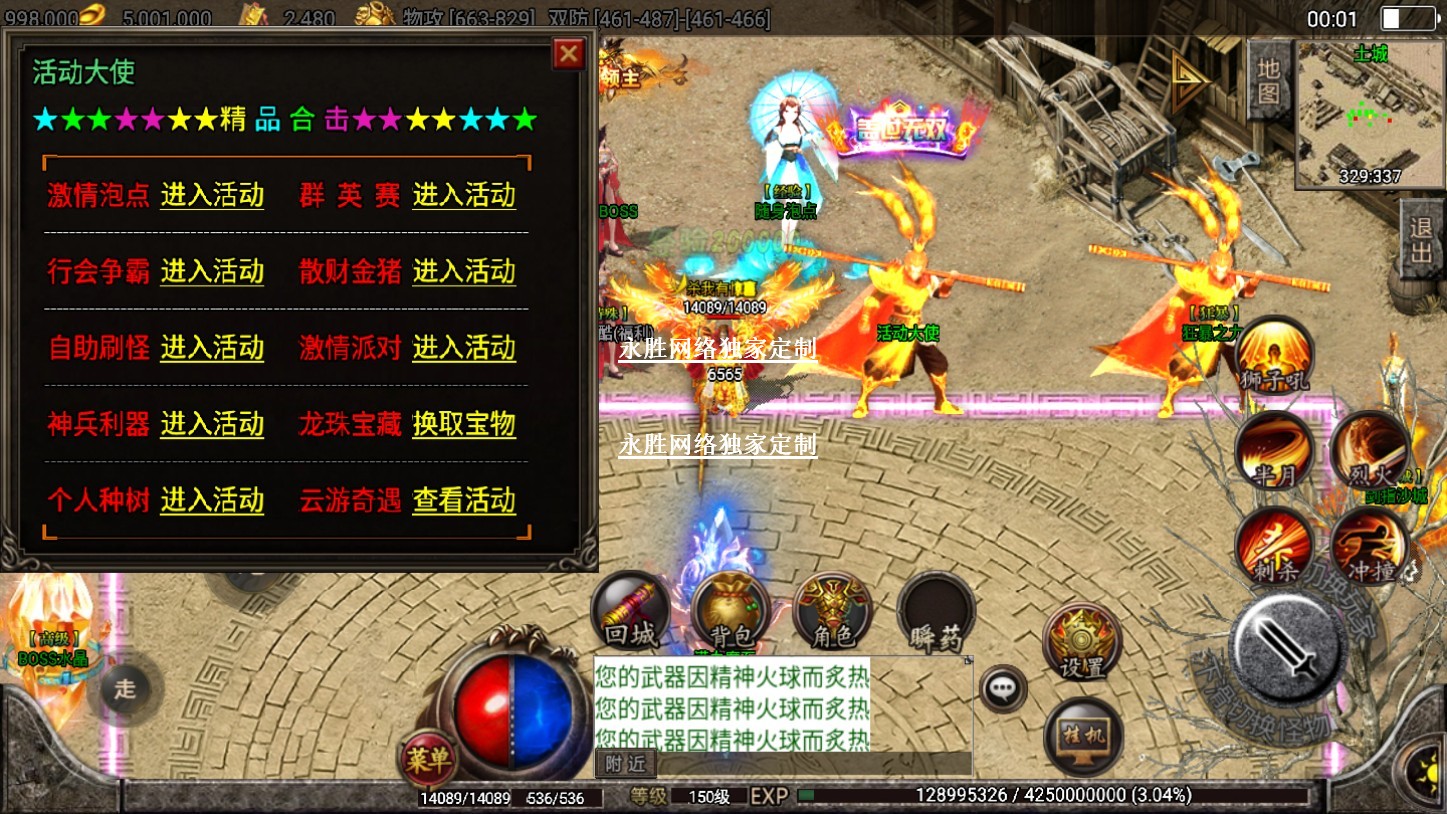This screenshot has height=814, width=1447.
Task: Enter the 神兵利器 activity
Action: [212, 424]
